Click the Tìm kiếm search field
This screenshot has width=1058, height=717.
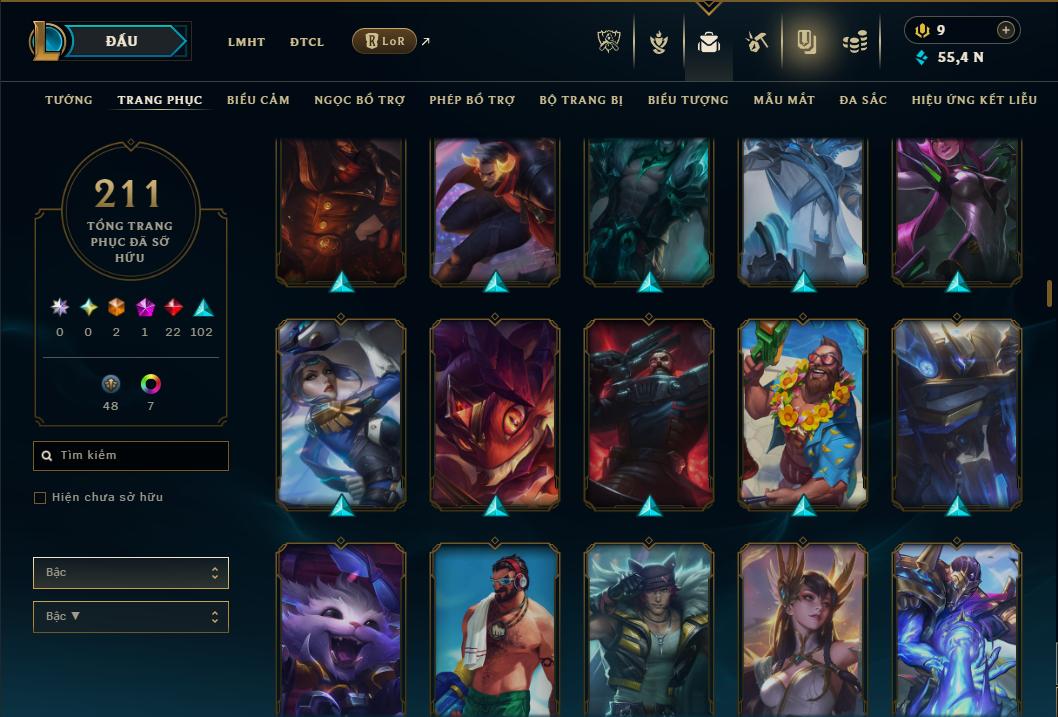131,456
